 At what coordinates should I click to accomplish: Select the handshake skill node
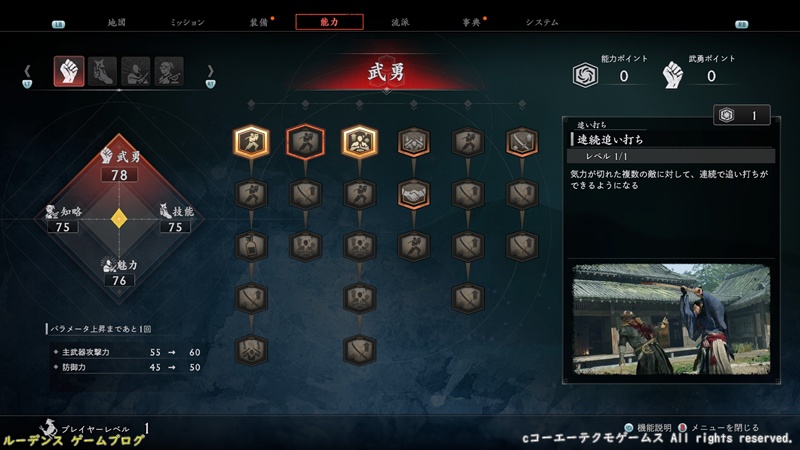(x=413, y=193)
